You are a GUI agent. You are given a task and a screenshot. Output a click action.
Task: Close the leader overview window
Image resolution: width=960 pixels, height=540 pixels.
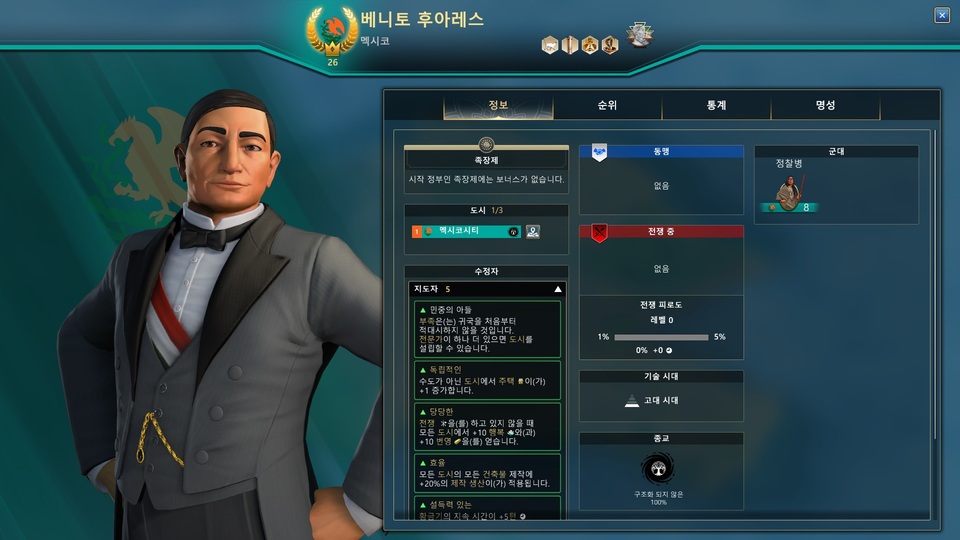(941, 15)
